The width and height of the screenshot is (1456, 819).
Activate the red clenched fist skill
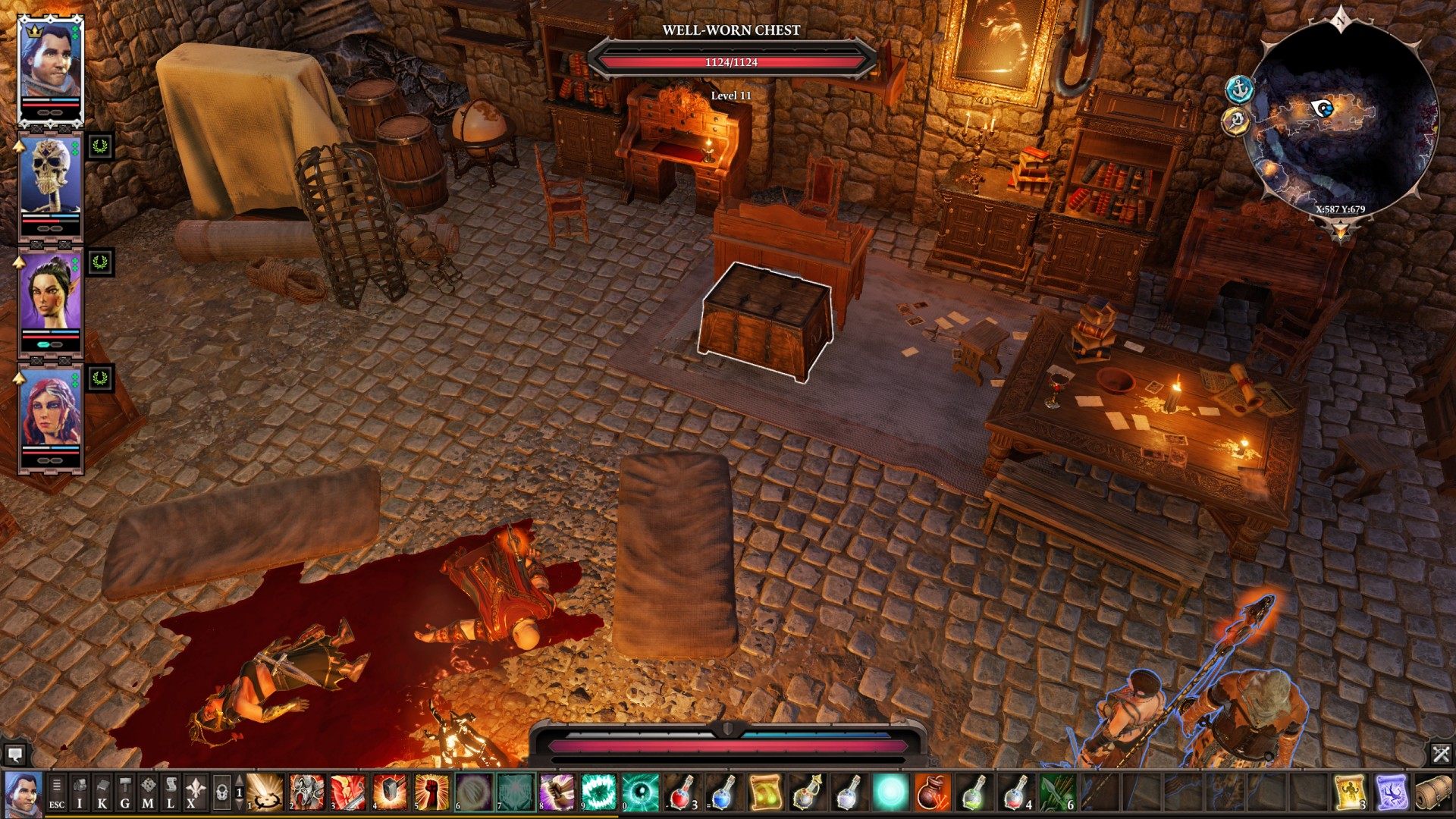tap(431, 792)
